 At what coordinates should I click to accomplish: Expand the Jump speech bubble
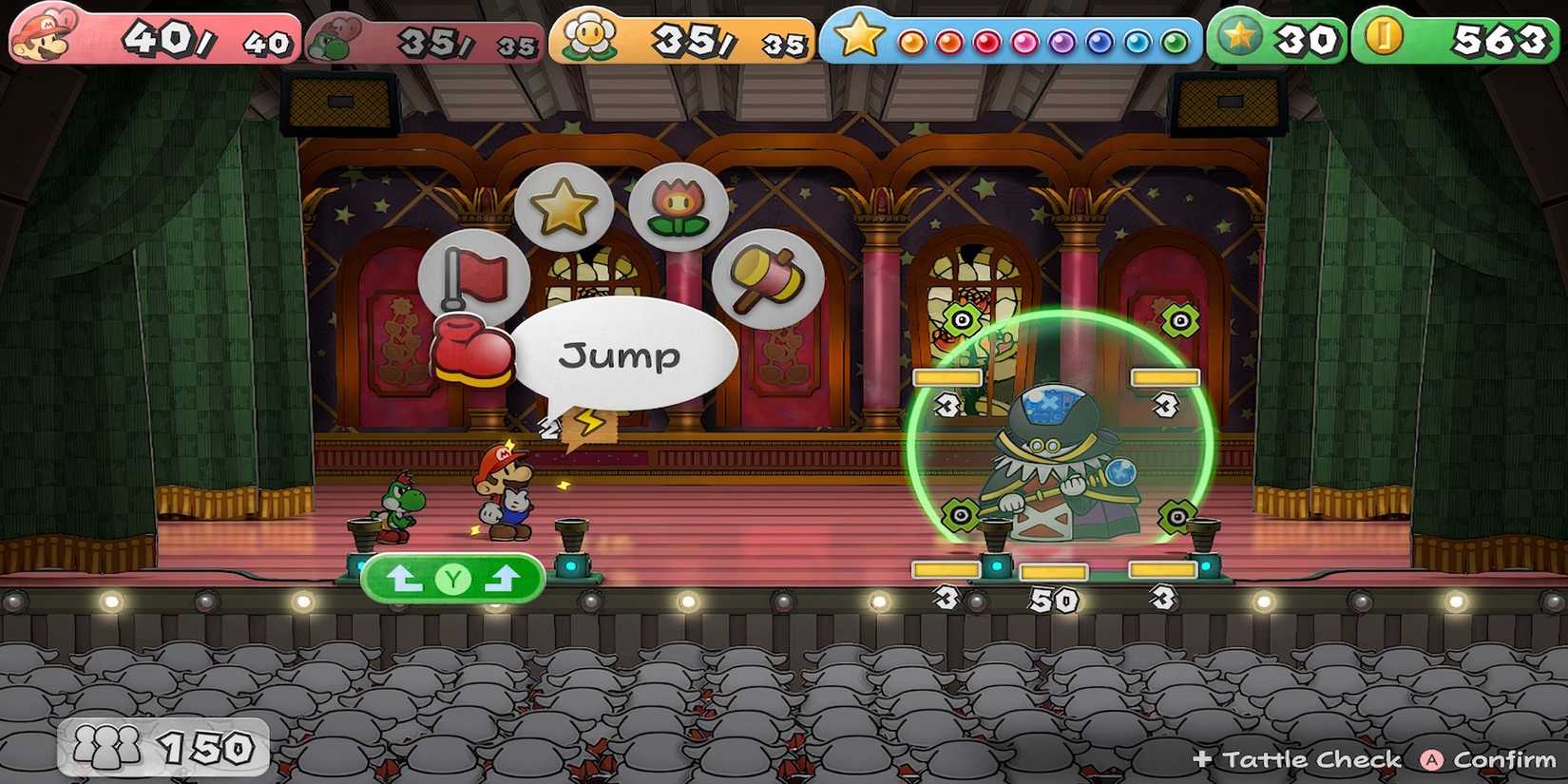pyautogui.click(x=621, y=356)
